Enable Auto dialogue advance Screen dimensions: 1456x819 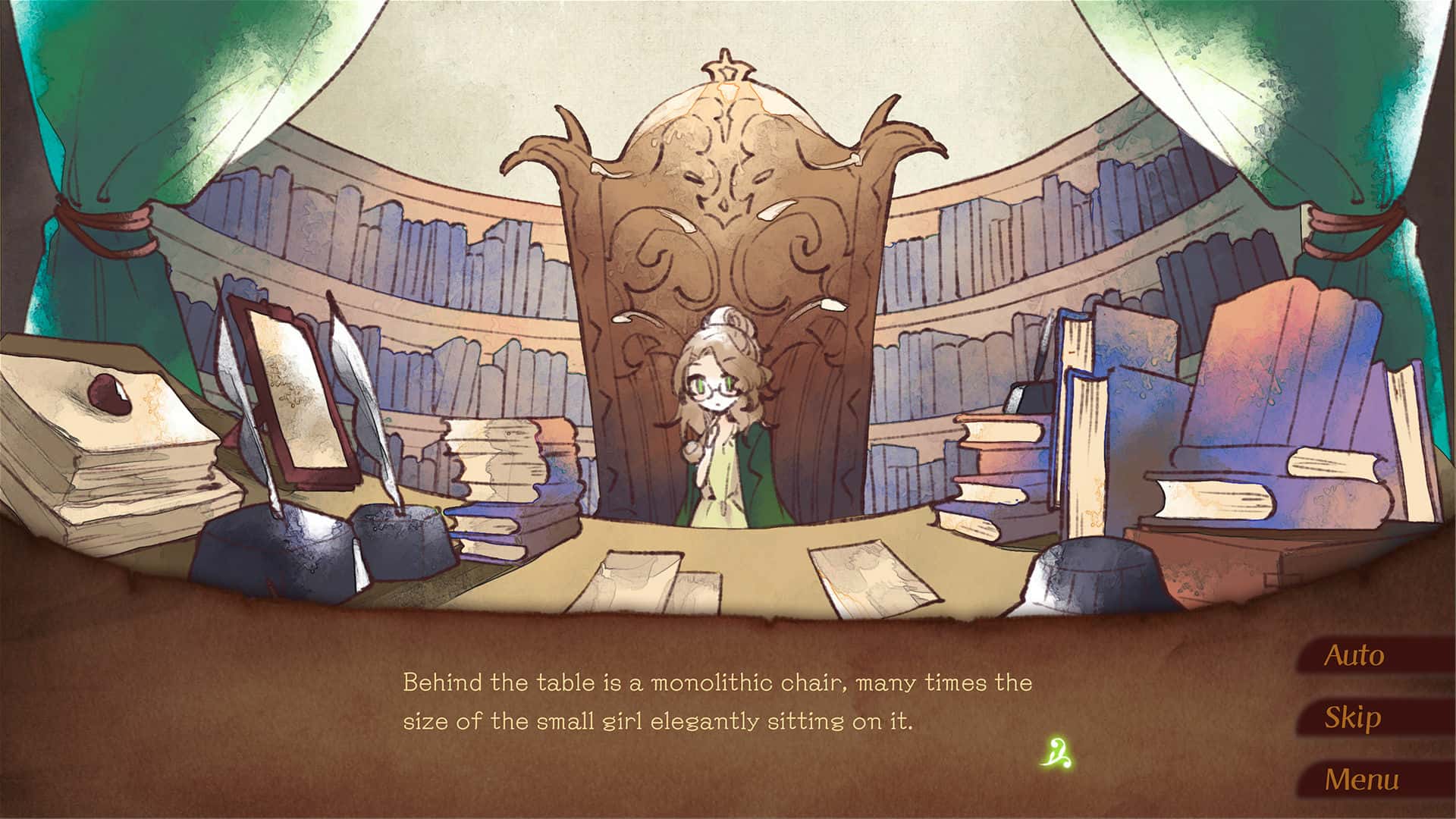pyautogui.click(x=1354, y=656)
